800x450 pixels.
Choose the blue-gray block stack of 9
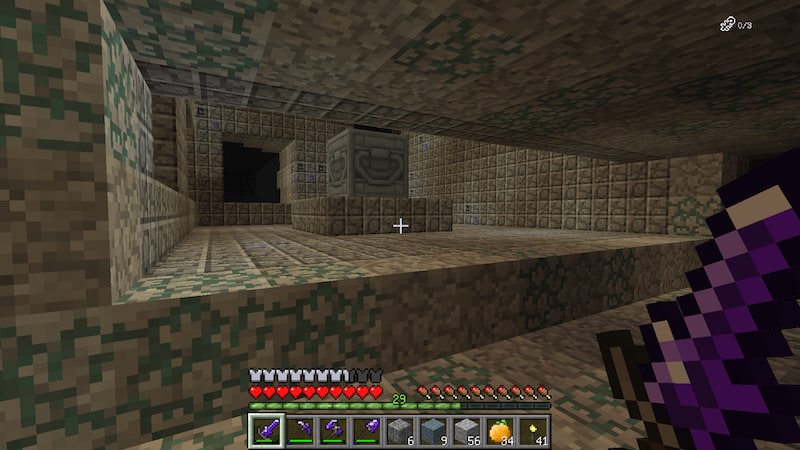pos(433,431)
